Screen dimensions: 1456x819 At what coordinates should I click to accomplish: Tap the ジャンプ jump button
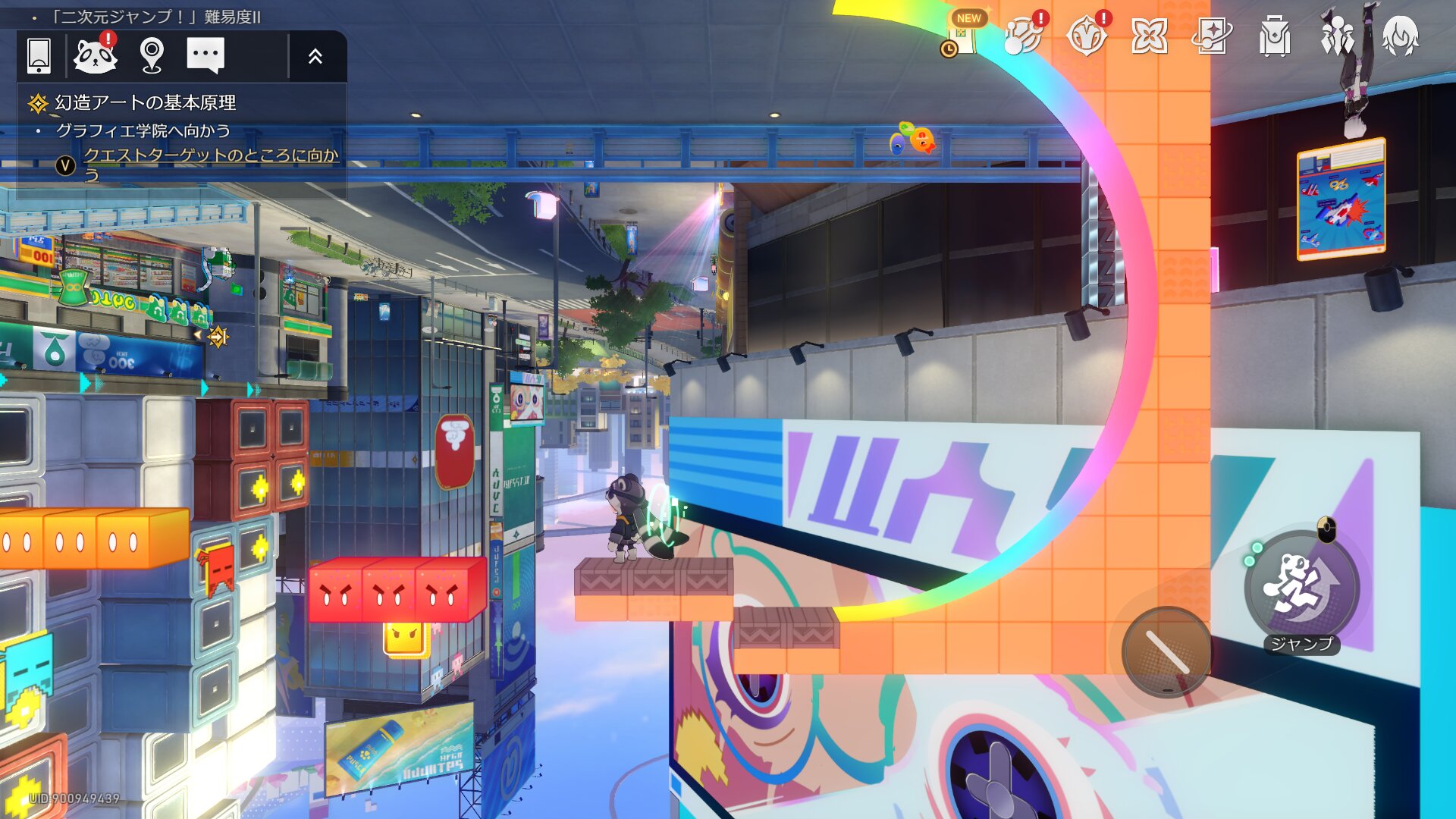tap(1301, 586)
